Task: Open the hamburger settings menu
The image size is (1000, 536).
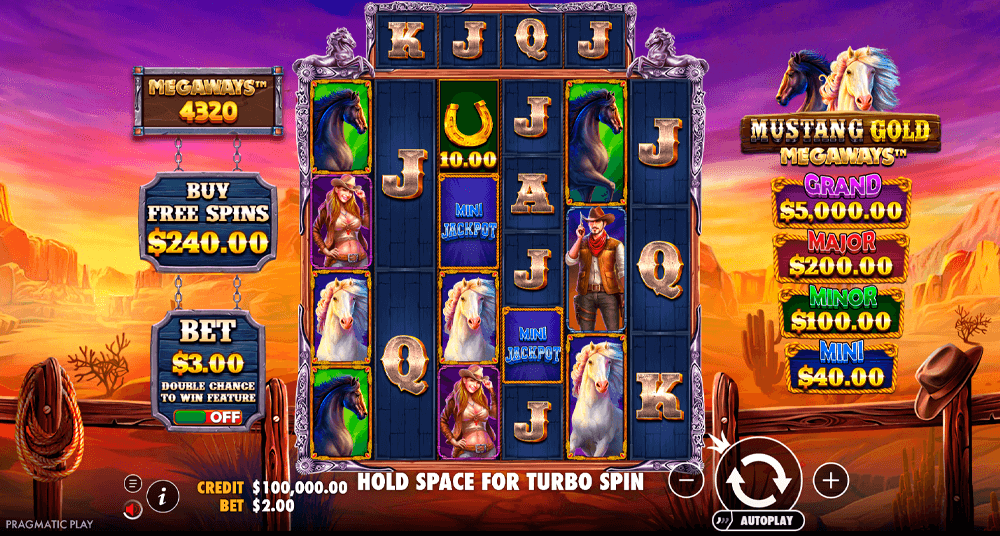Action: point(133,483)
